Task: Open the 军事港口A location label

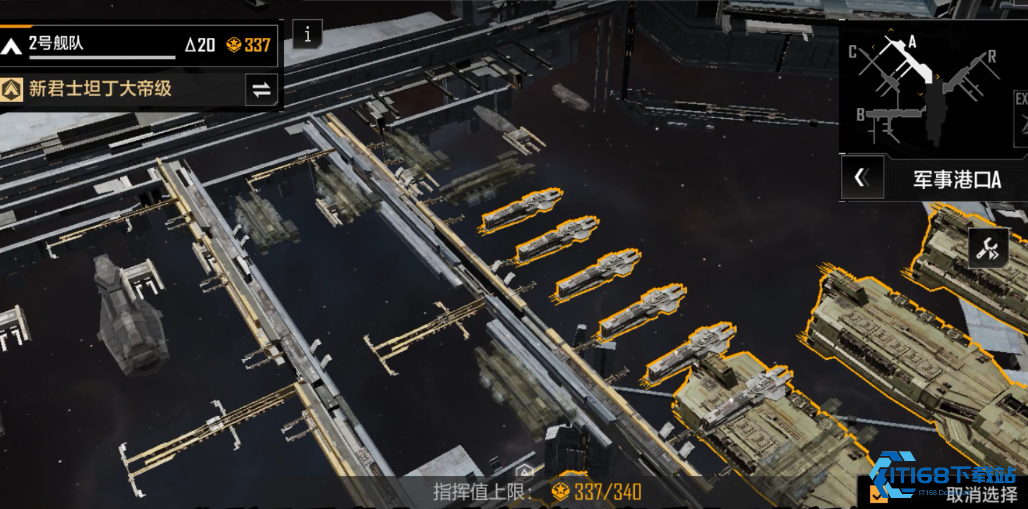Action: 956,179
